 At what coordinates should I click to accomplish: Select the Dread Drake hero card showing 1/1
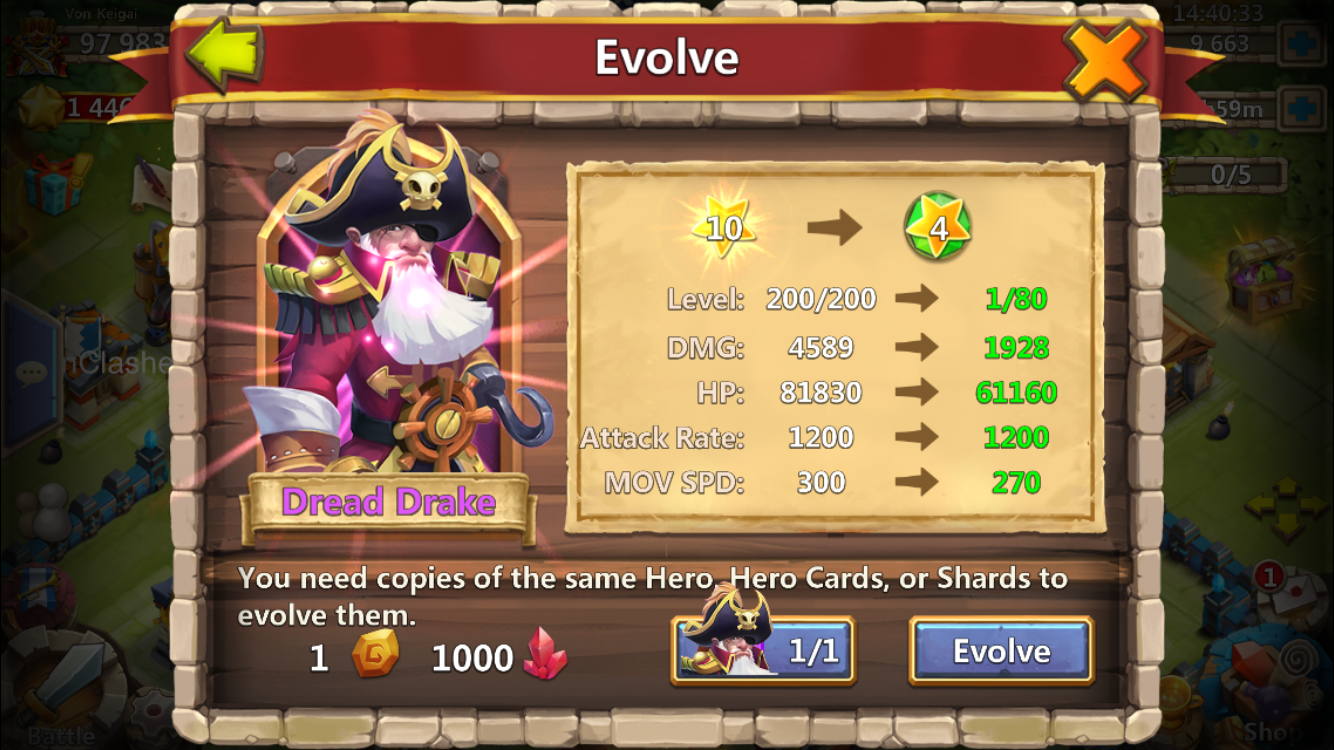pos(763,650)
